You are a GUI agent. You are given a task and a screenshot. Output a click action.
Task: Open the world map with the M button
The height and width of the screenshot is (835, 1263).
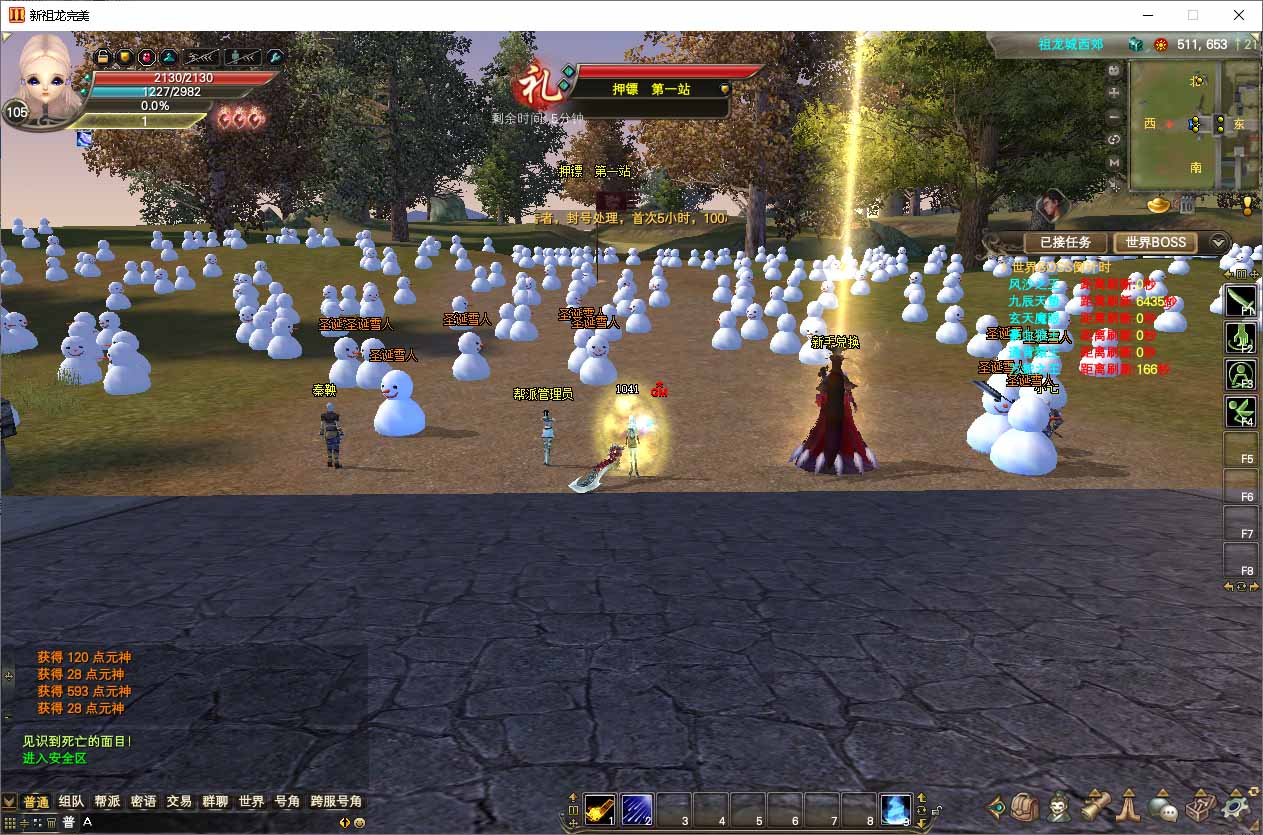[x=1114, y=162]
